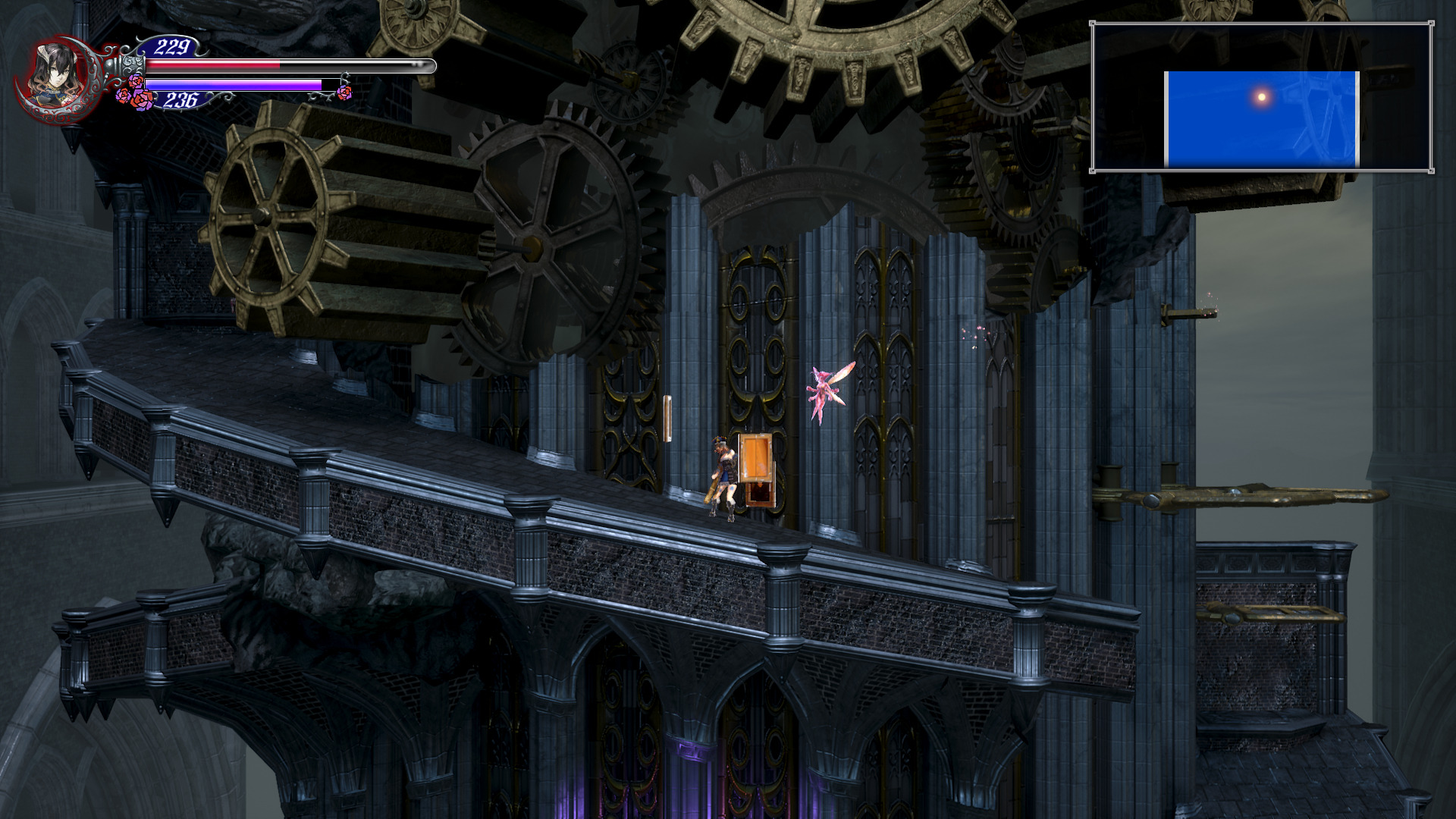Open the minimap in the corner

1261,97
